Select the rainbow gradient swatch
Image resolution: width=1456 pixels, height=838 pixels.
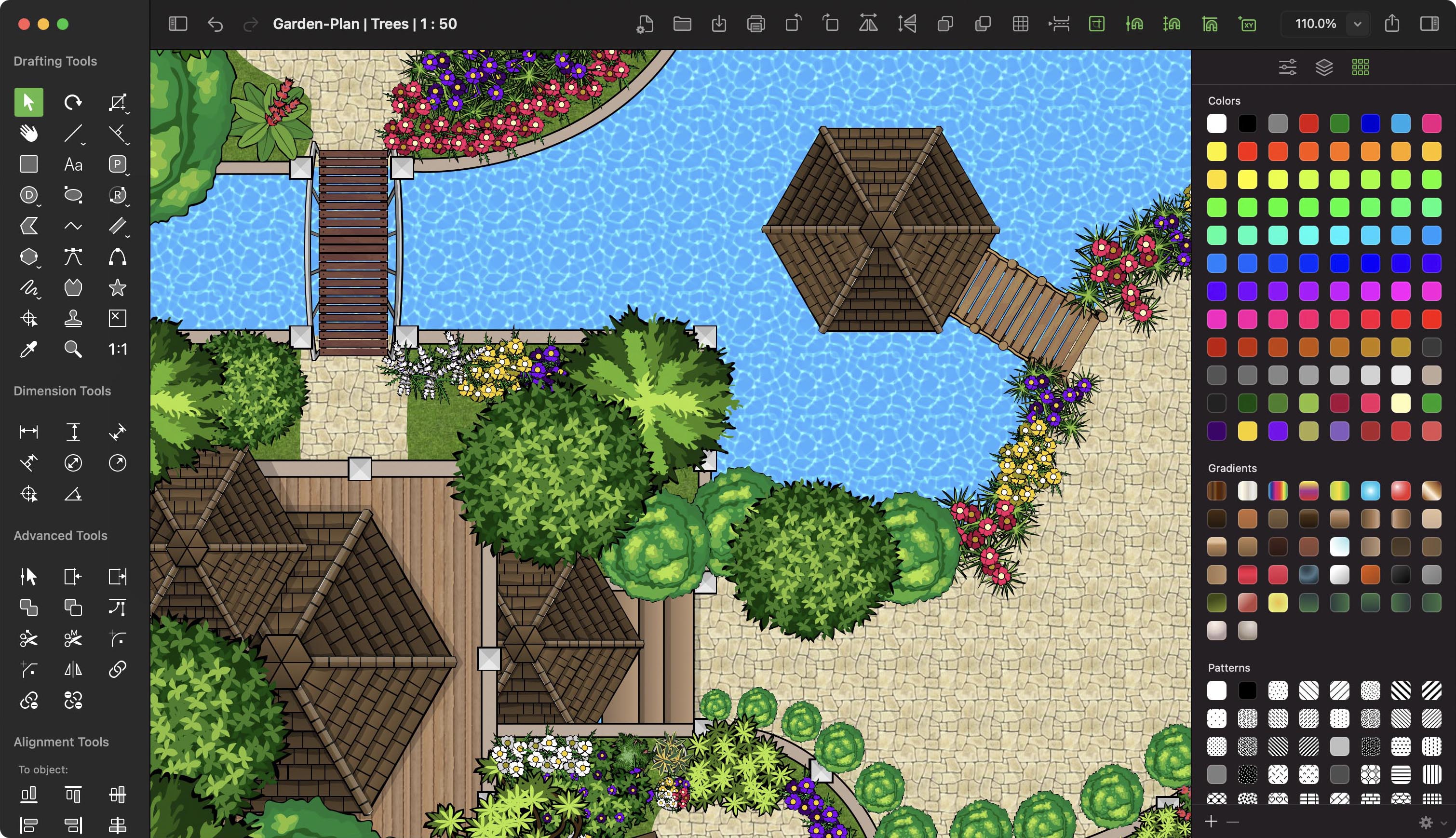coord(1278,490)
